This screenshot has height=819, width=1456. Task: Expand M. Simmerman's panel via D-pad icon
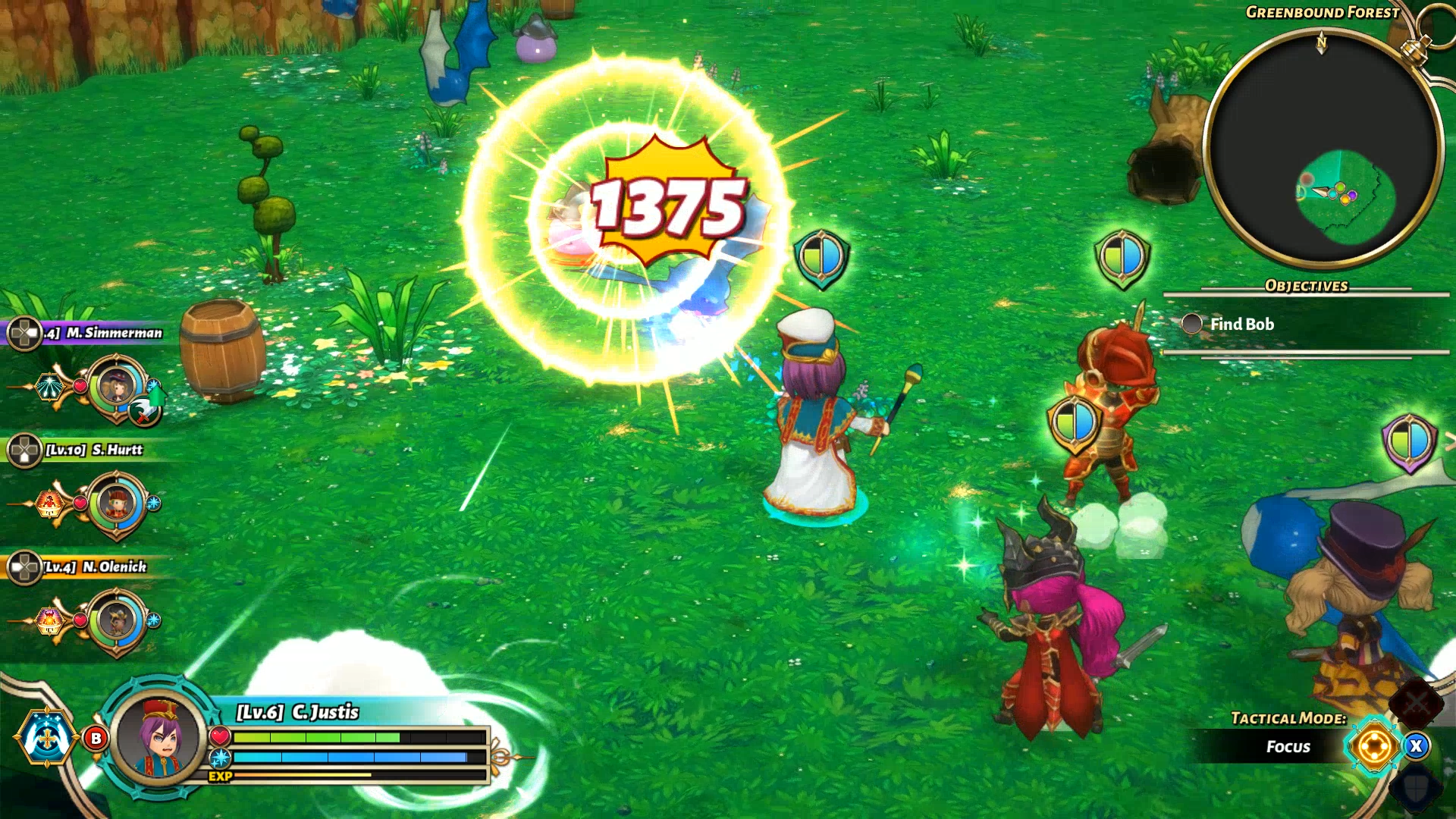25,334
